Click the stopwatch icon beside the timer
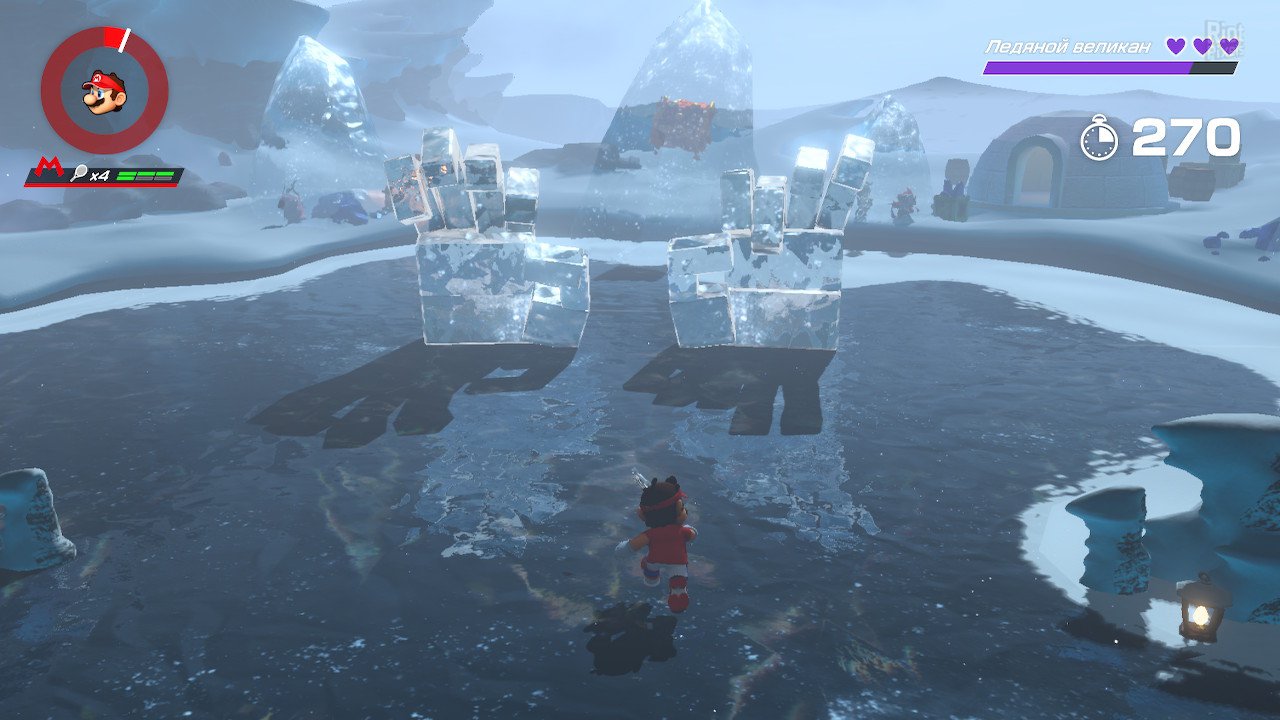The height and width of the screenshot is (720, 1280). click(x=1100, y=139)
